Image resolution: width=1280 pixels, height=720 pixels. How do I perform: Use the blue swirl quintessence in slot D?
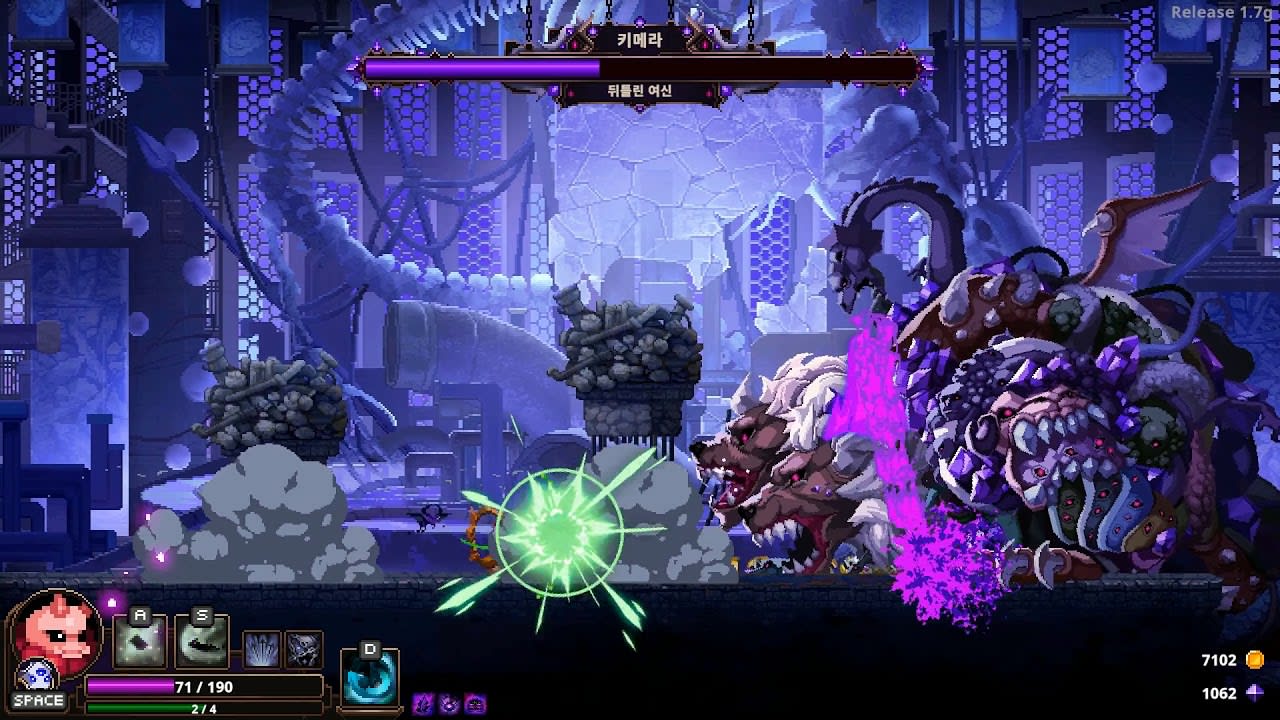[370, 677]
